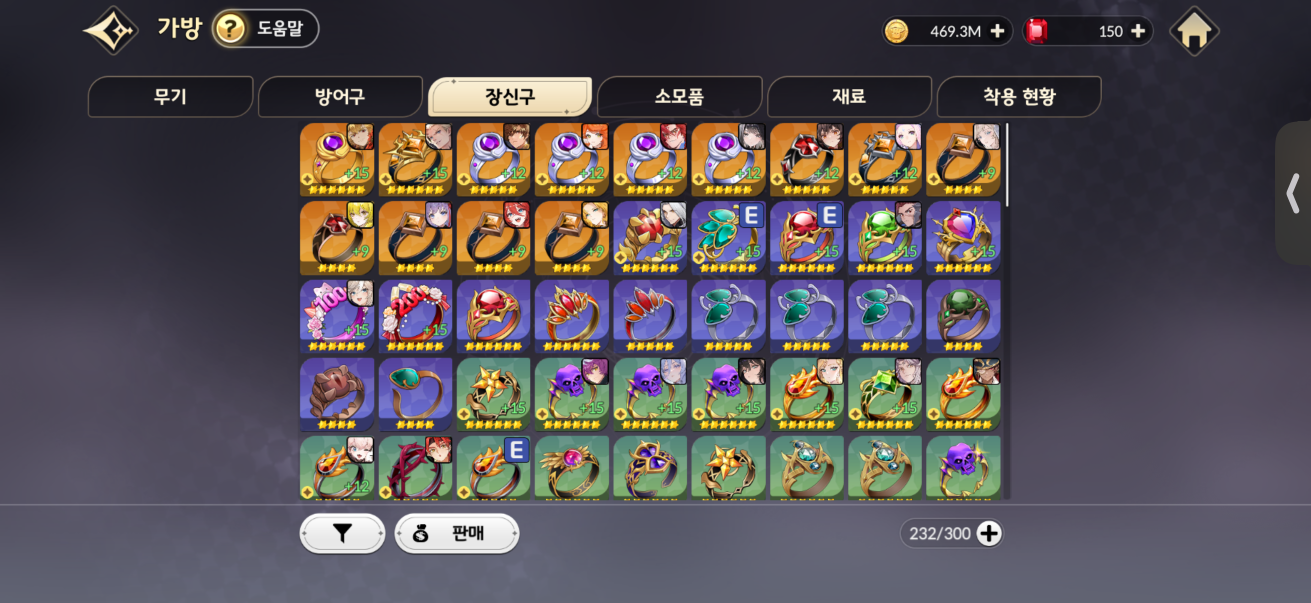The width and height of the screenshot is (1311, 603).
Task: Switch to the 무기 tab
Action: point(170,97)
